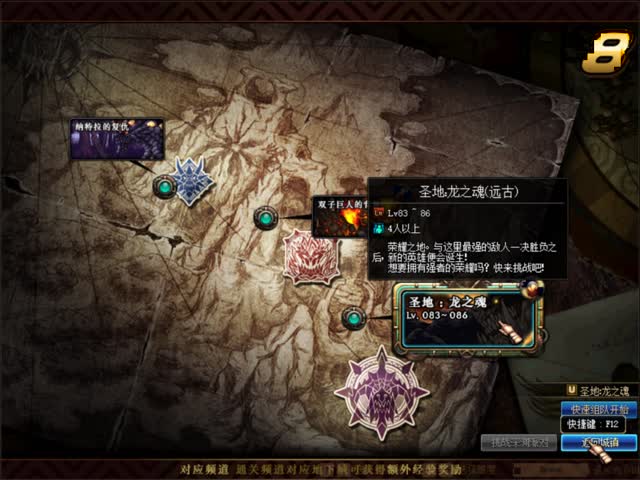Click the greyed-out button left of 返回城镇
640x480 pixels.
pos(518,441)
